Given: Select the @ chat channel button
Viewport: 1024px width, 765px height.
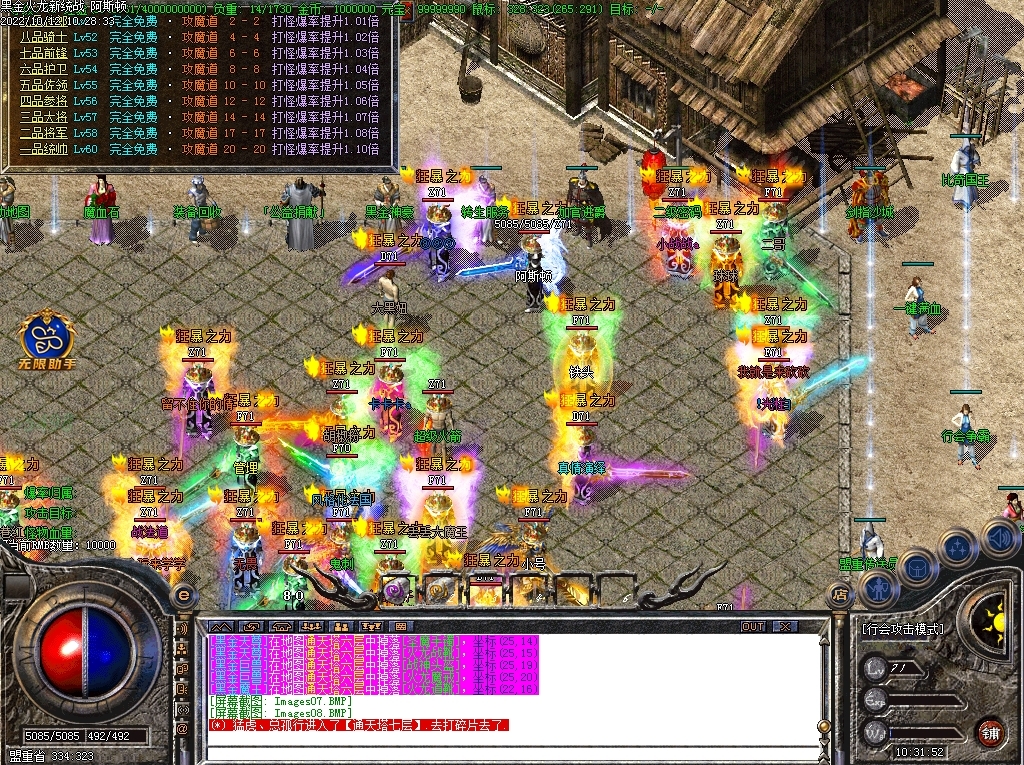Looking at the screenshot, I should coord(183,729).
